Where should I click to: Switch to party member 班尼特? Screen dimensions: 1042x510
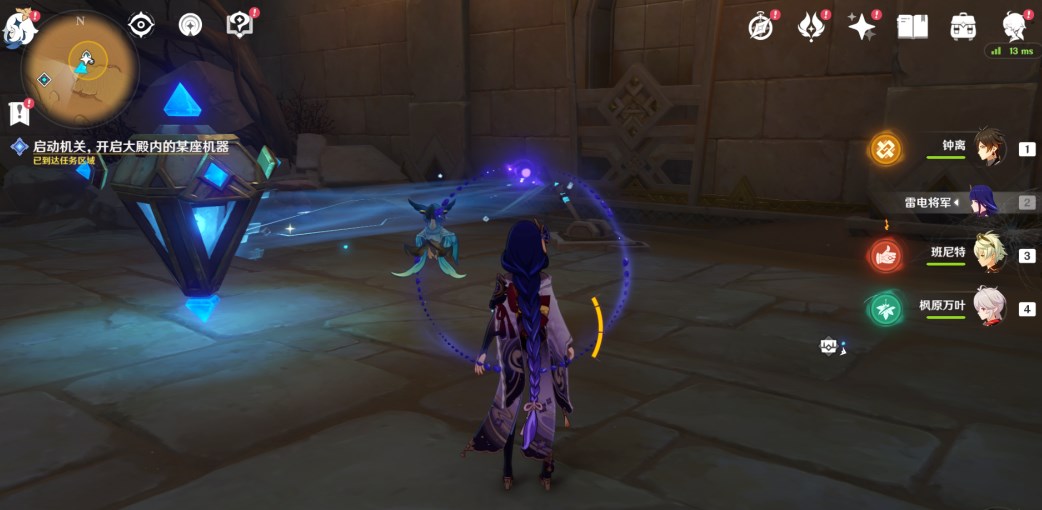pyautogui.click(x=988, y=255)
